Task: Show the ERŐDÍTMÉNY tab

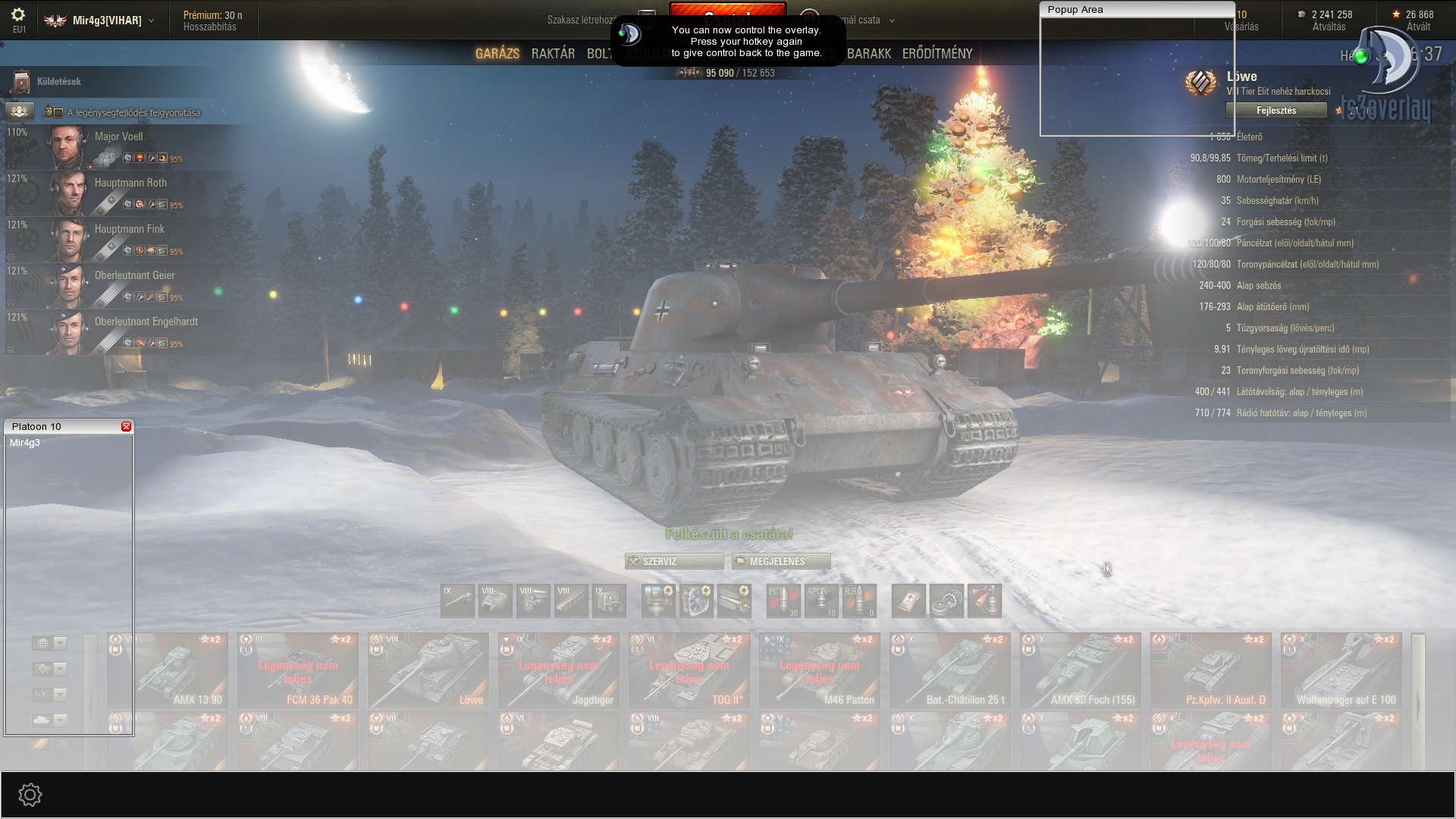Action: (937, 54)
